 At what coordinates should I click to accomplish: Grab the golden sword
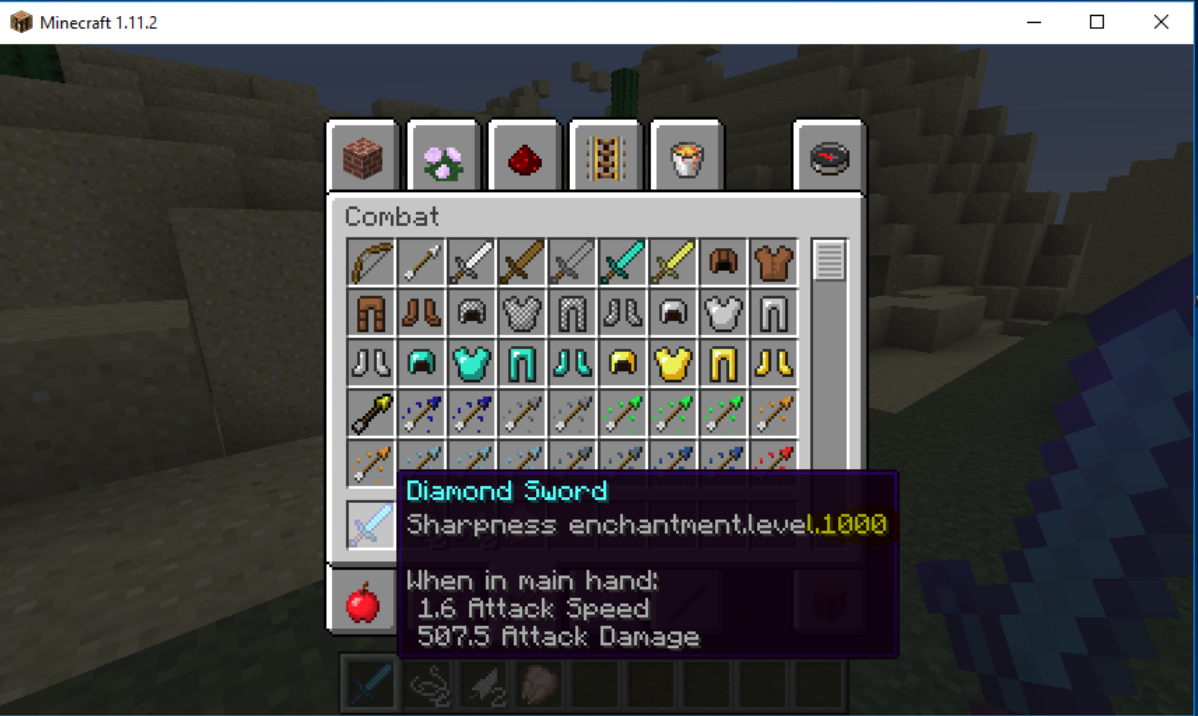672,262
